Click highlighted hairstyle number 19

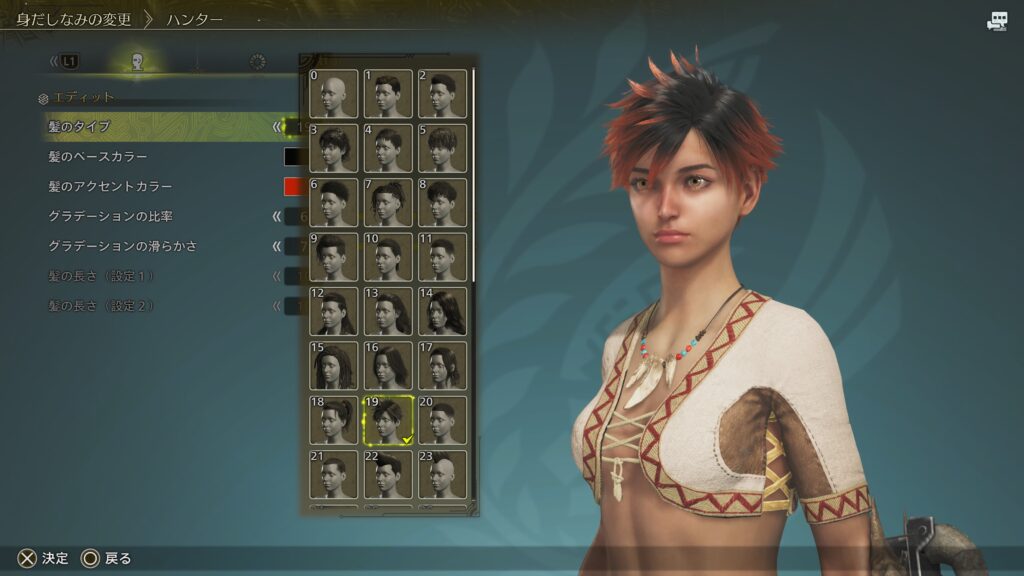click(x=388, y=420)
